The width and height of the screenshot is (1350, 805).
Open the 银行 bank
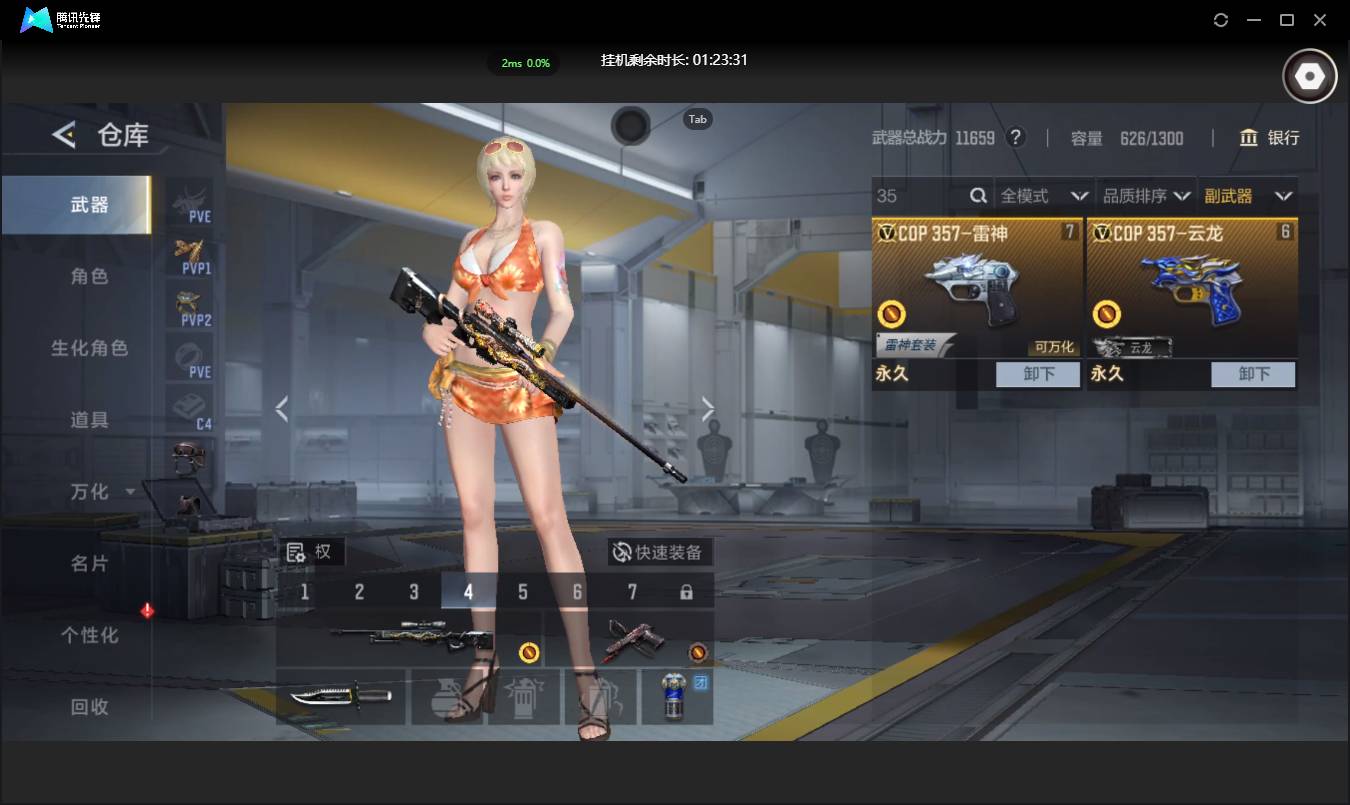coord(1270,138)
